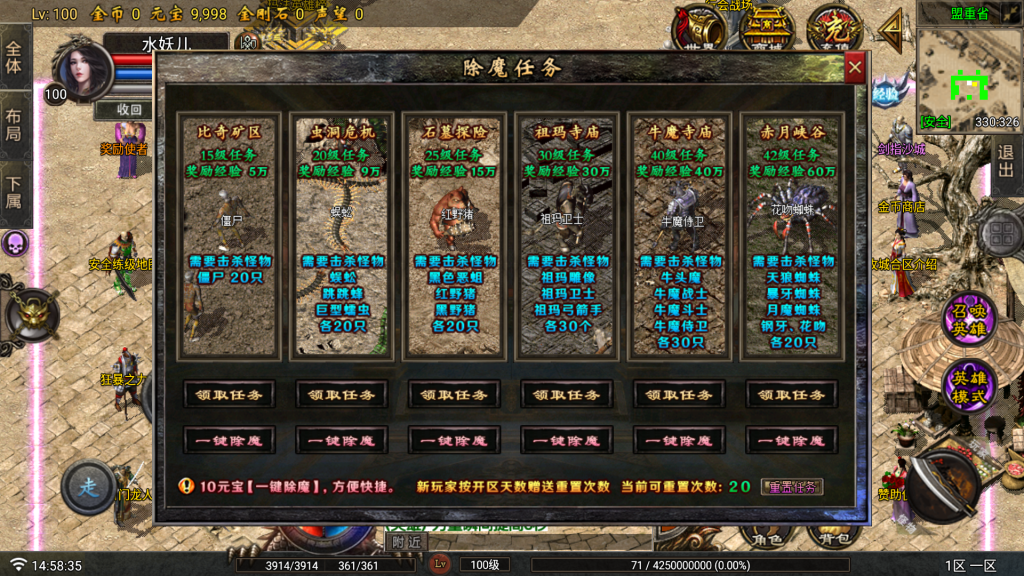Open the minimap

968,78
